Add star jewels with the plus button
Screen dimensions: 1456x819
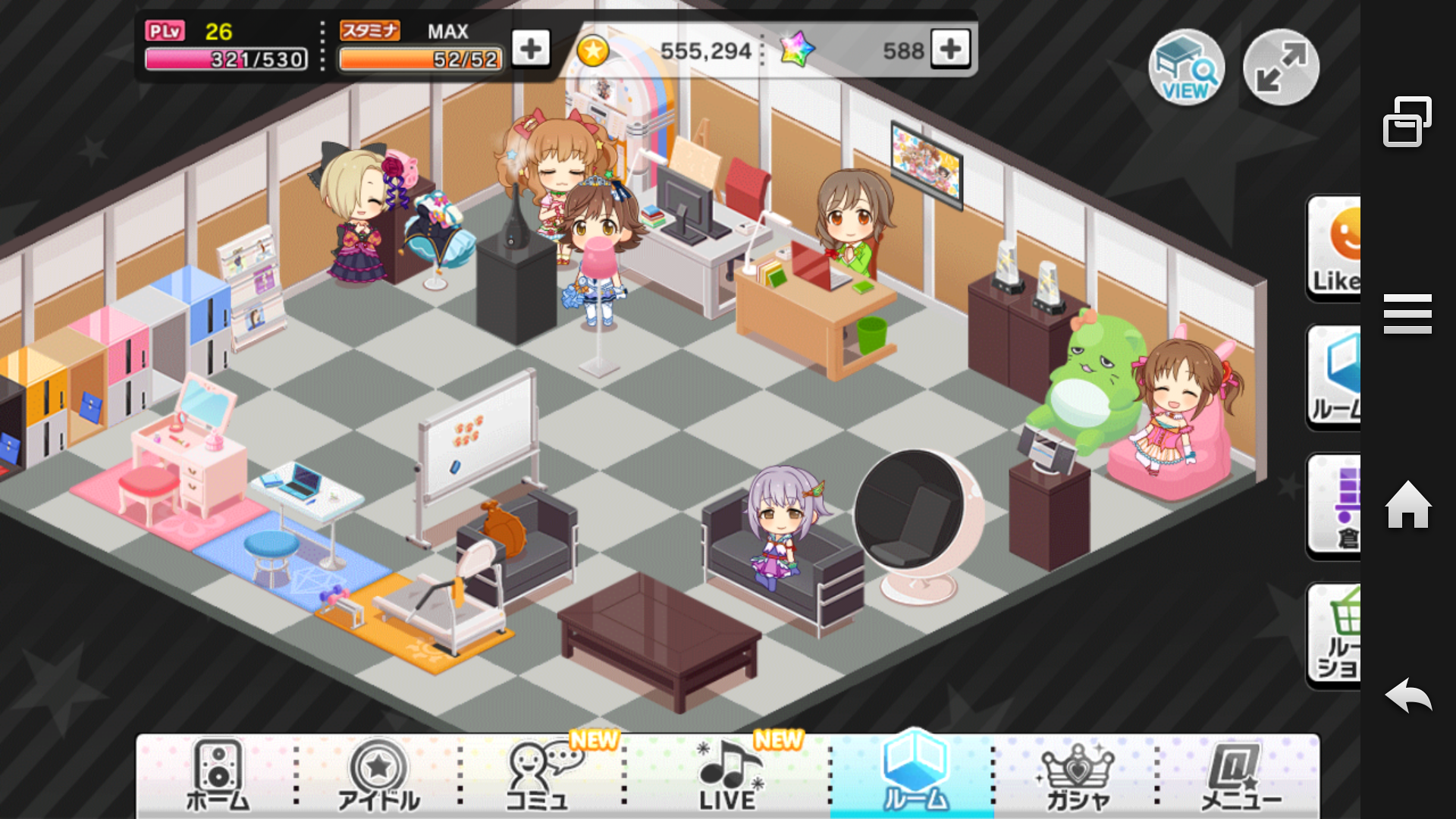tap(950, 49)
